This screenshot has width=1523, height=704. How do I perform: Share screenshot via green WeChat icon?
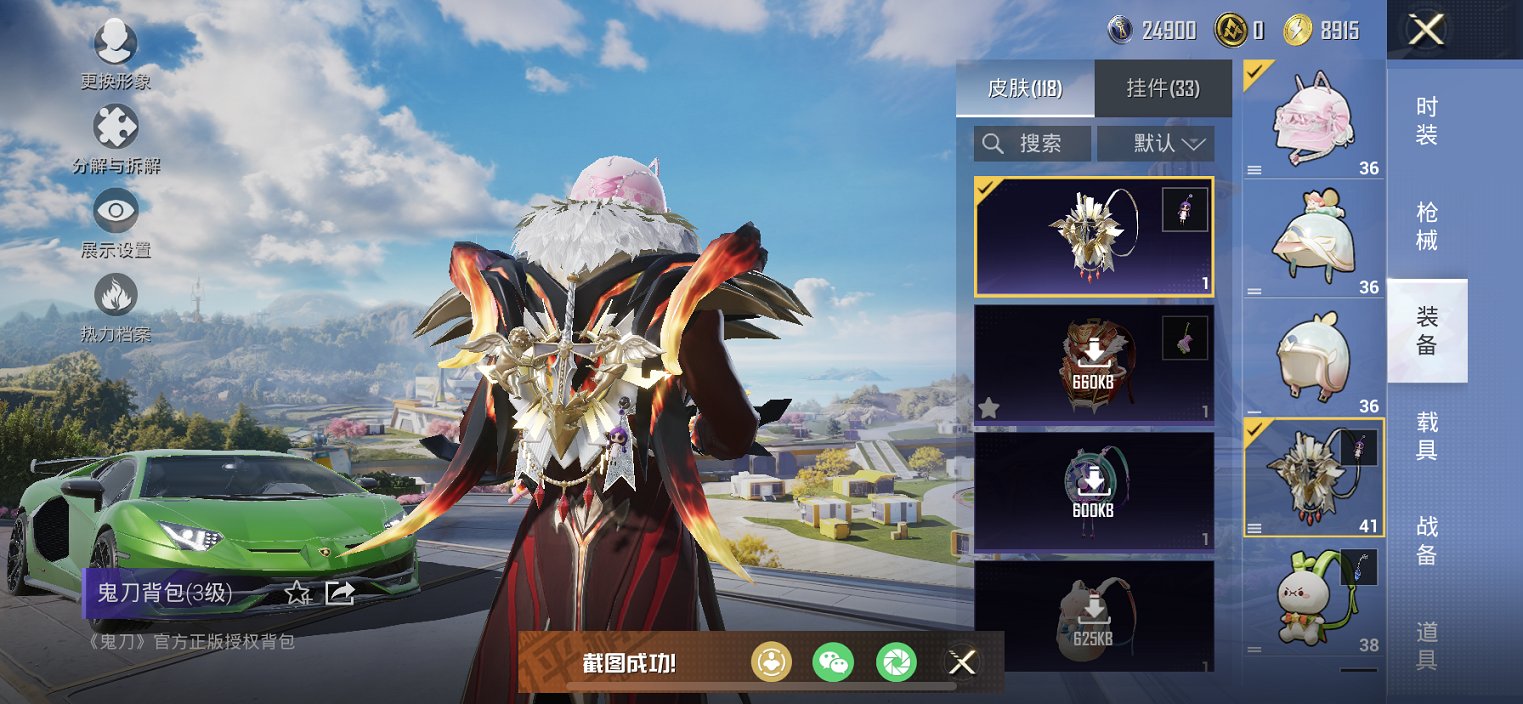click(x=833, y=661)
